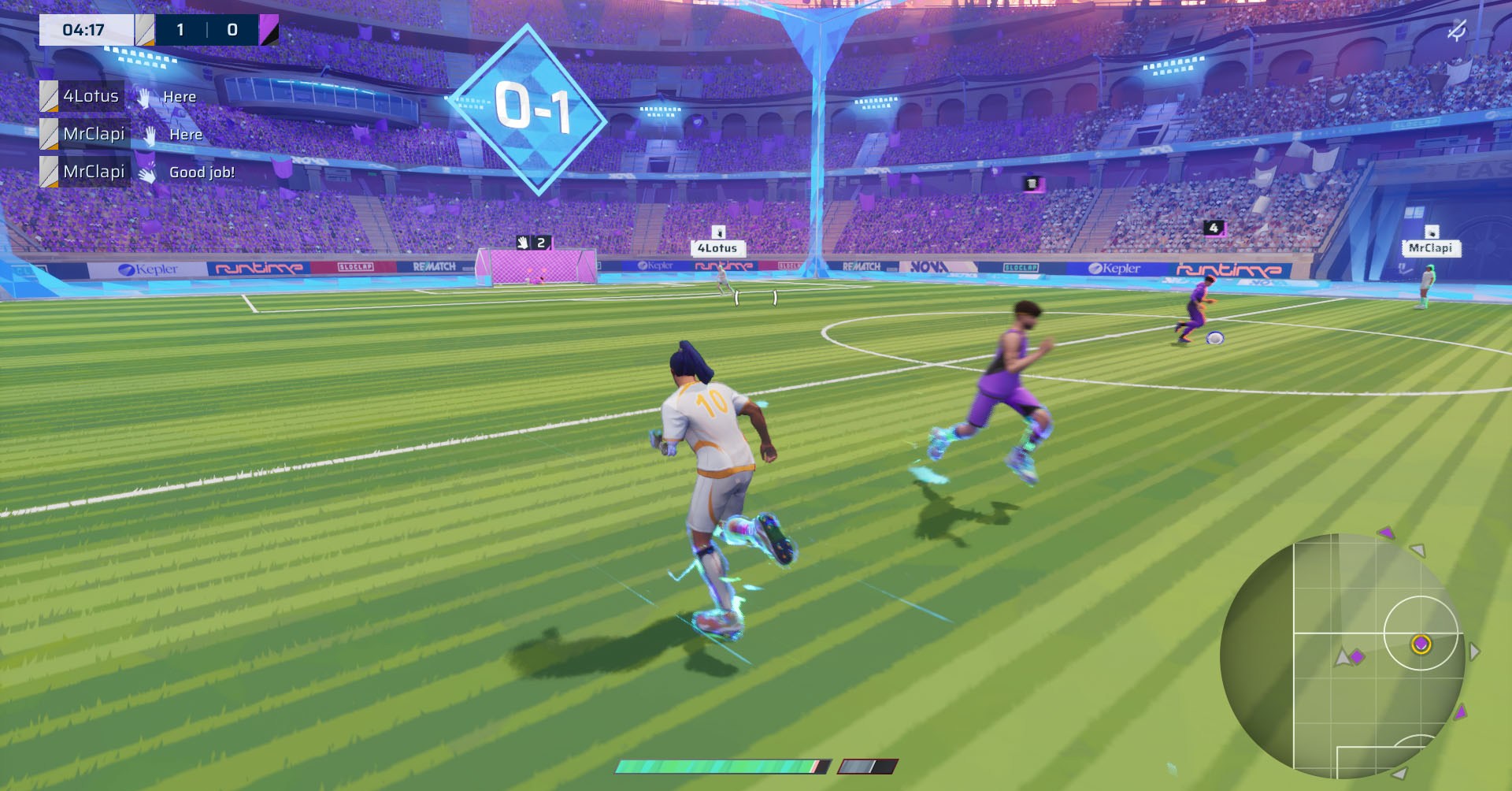The height and width of the screenshot is (791, 1512).
Task: Open the 4Lotus player nametag
Action: click(717, 247)
